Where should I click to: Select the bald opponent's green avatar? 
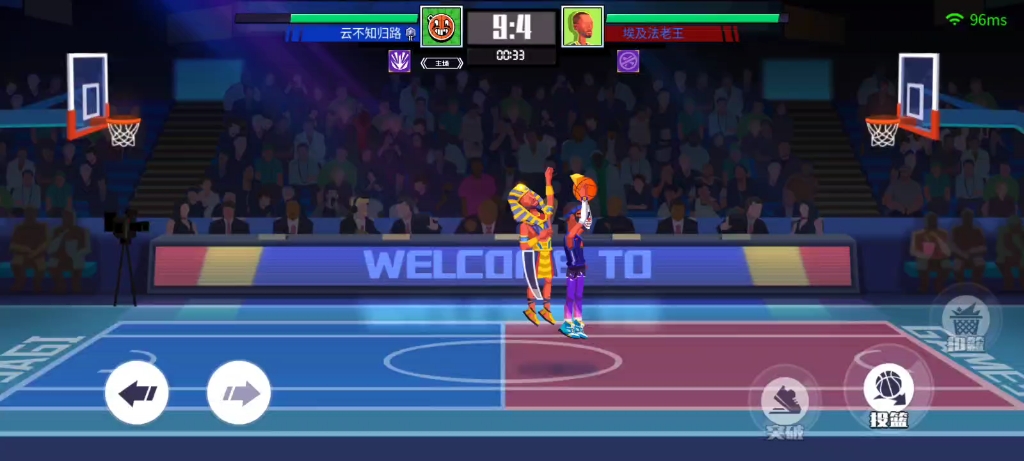pyautogui.click(x=582, y=26)
